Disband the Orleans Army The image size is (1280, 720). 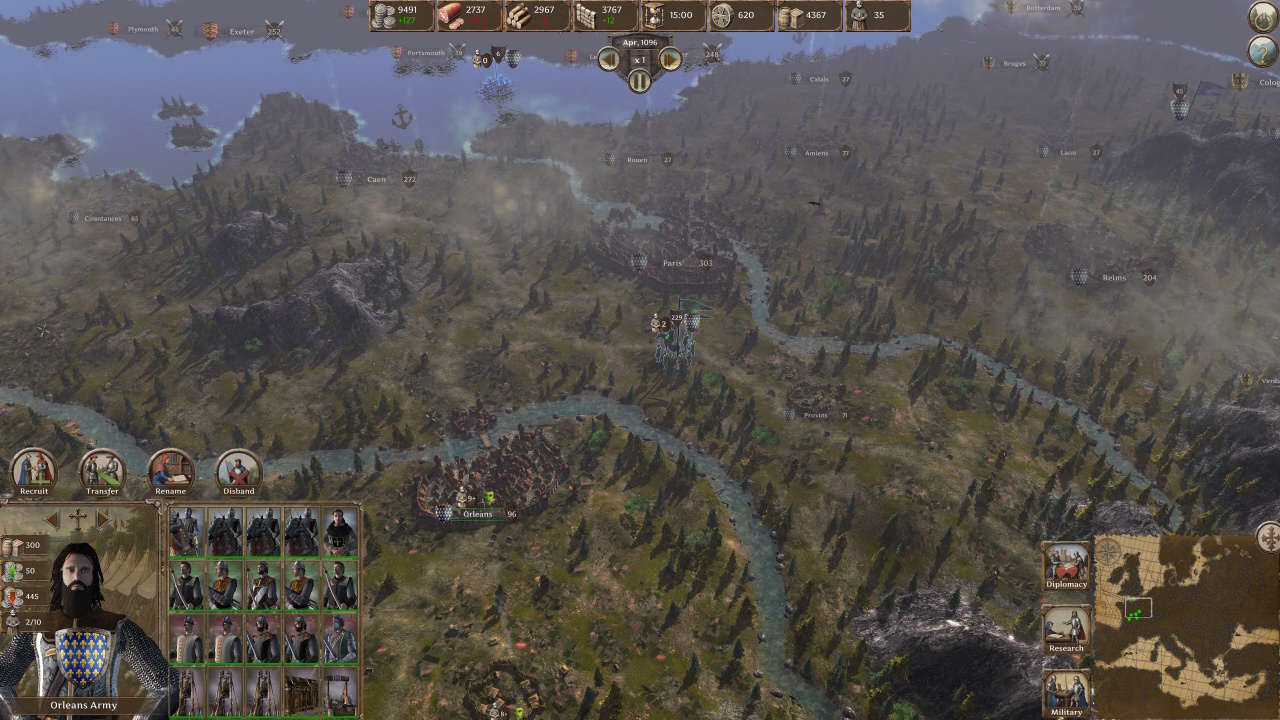[x=239, y=469]
